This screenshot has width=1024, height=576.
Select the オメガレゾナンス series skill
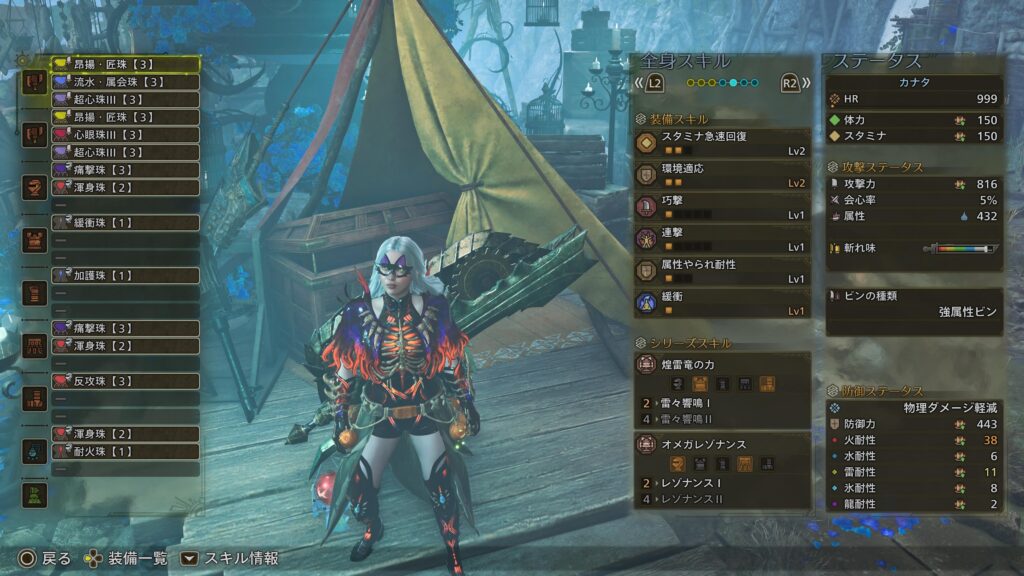tap(721, 453)
